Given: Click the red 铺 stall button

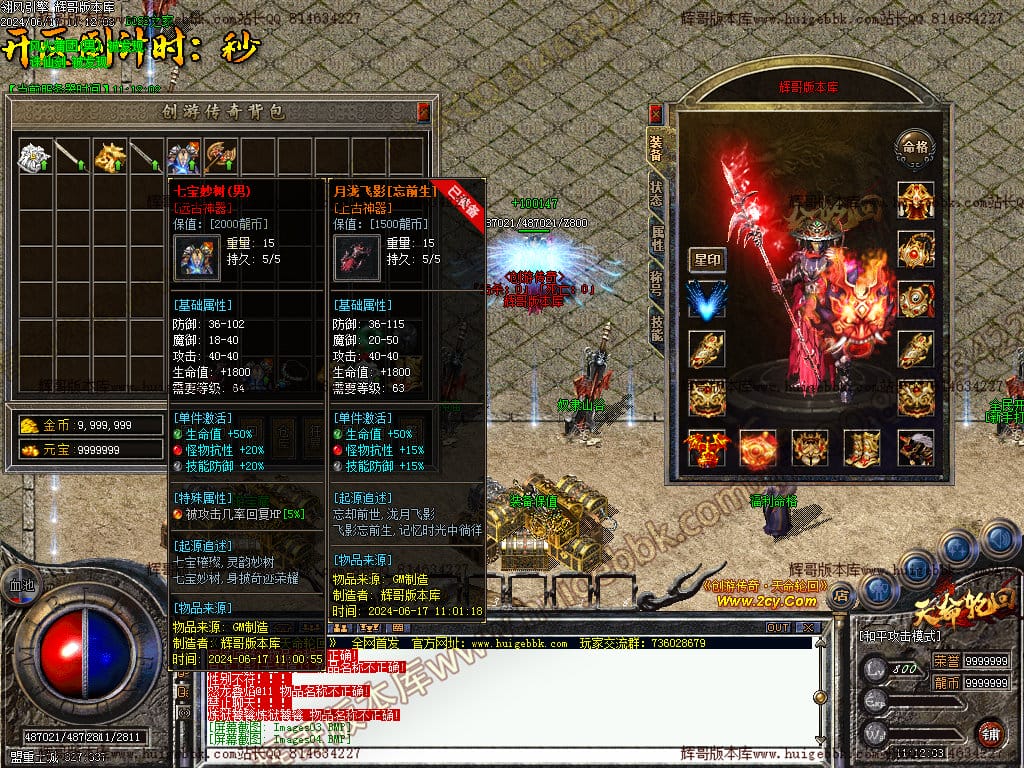Looking at the screenshot, I should tap(991, 732).
